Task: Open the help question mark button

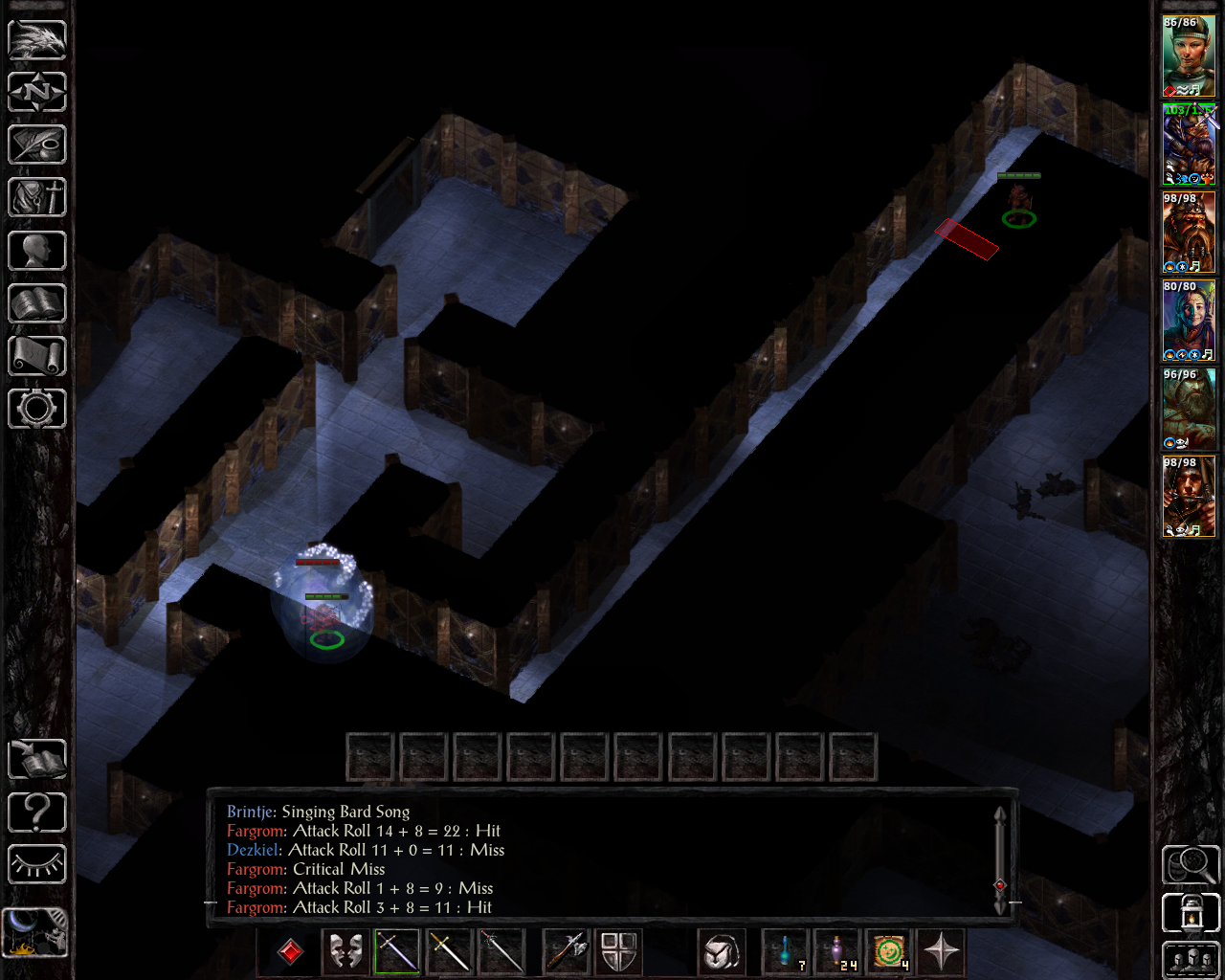Action: pos(37,813)
